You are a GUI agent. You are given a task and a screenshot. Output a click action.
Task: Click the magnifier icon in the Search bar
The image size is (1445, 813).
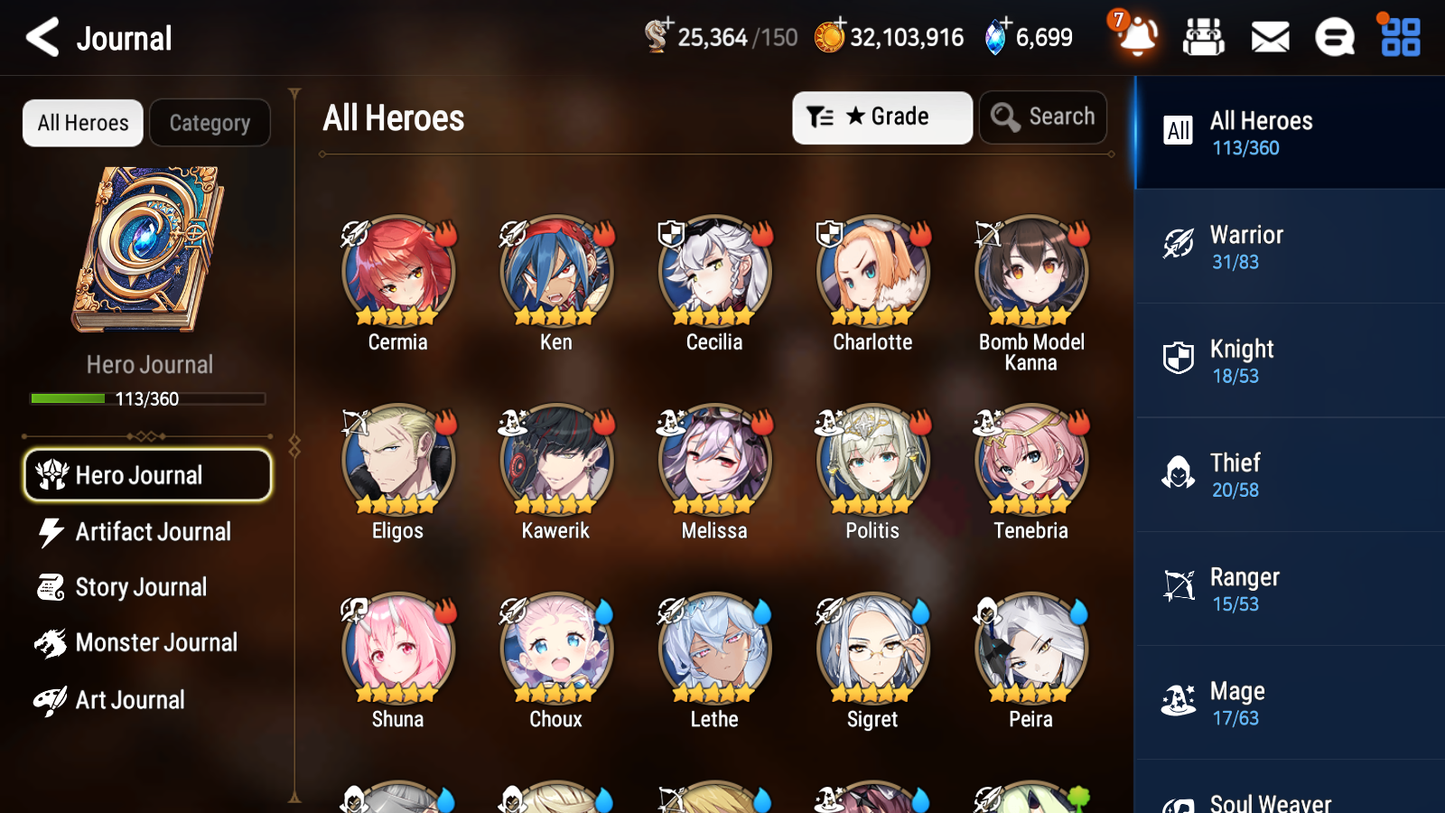click(x=1005, y=117)
